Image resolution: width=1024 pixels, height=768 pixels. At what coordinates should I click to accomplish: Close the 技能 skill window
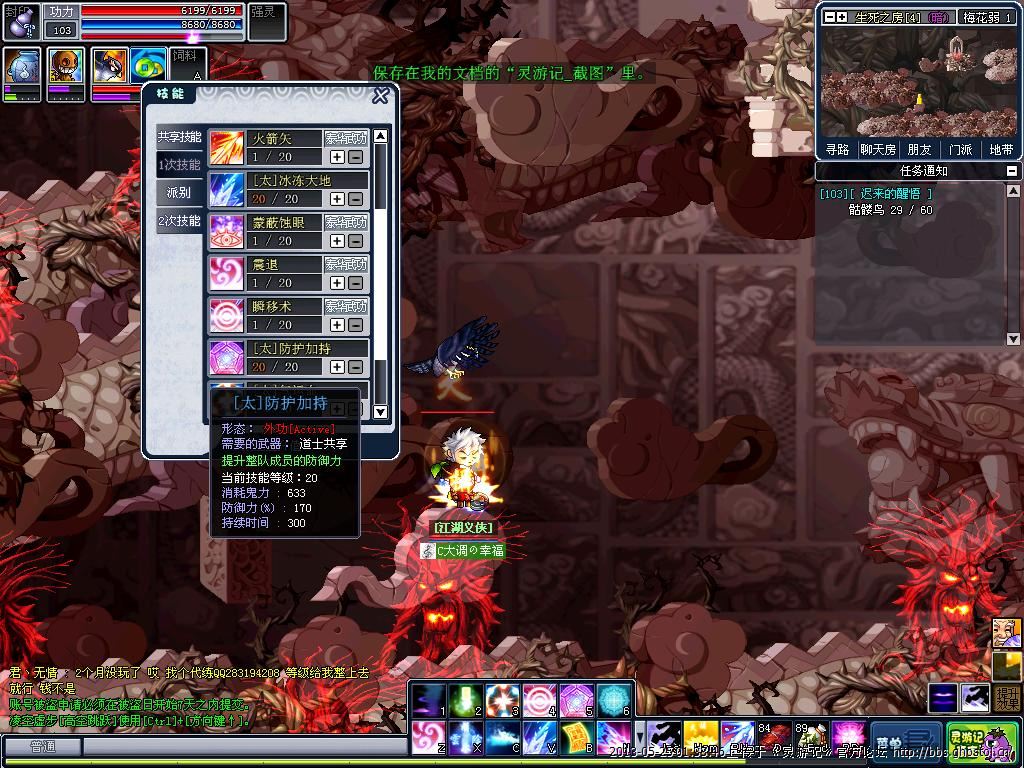(380, 96)
